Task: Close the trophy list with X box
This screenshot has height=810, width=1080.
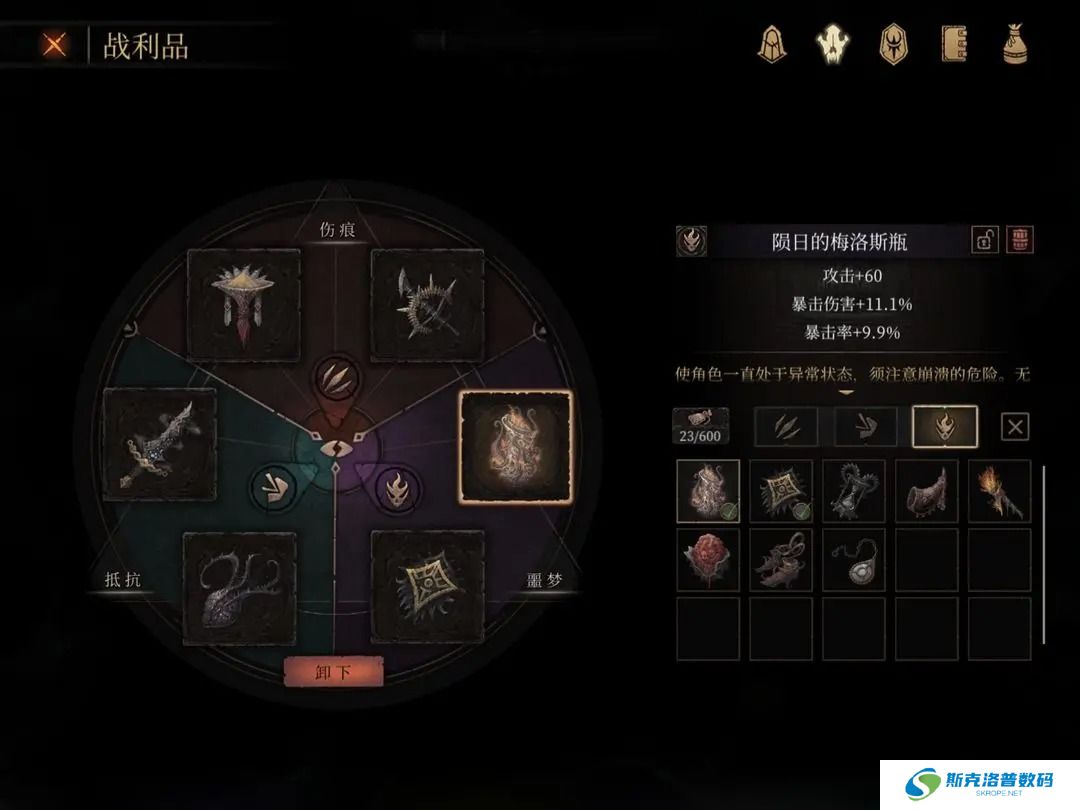Action: [1015, 427]
